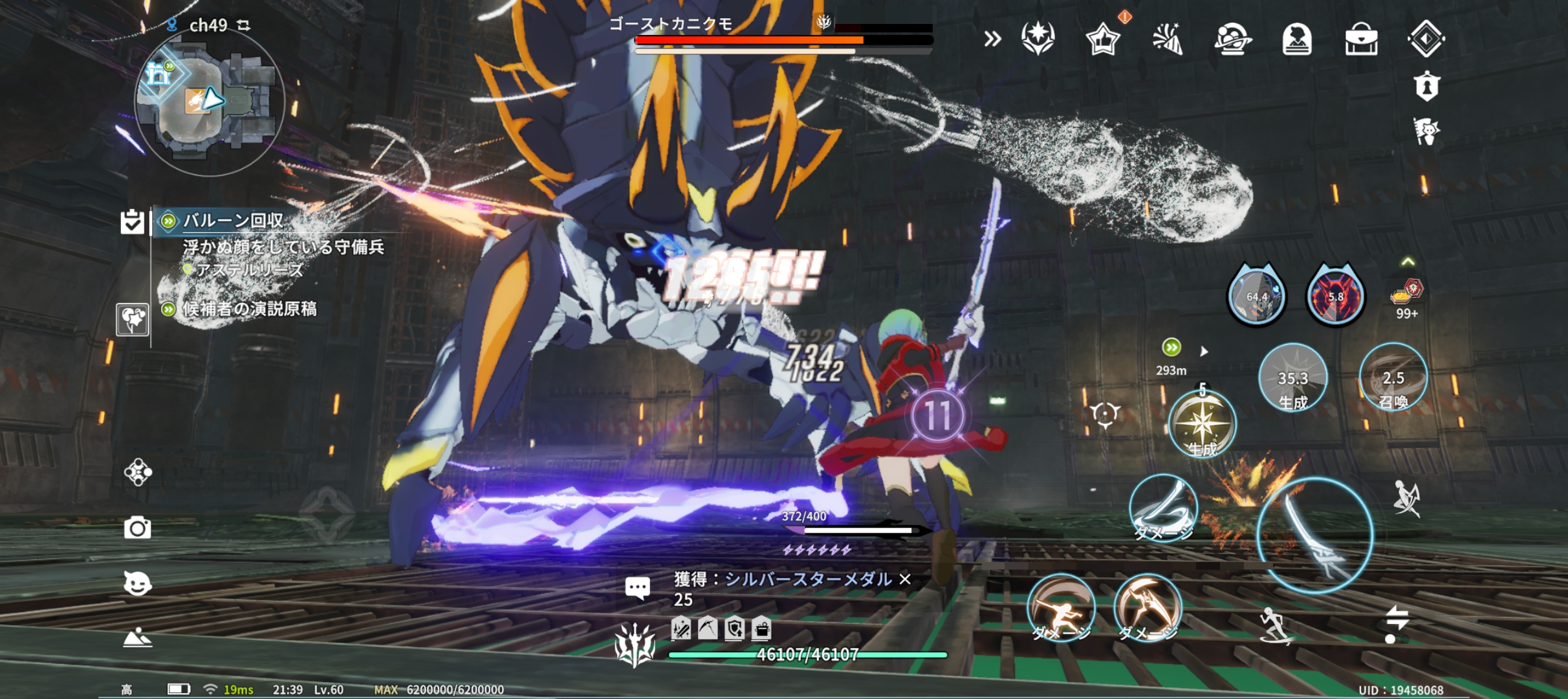Select the バルーン回収 quest tracker entry
1568x699 pixels.
pos(233,221)
